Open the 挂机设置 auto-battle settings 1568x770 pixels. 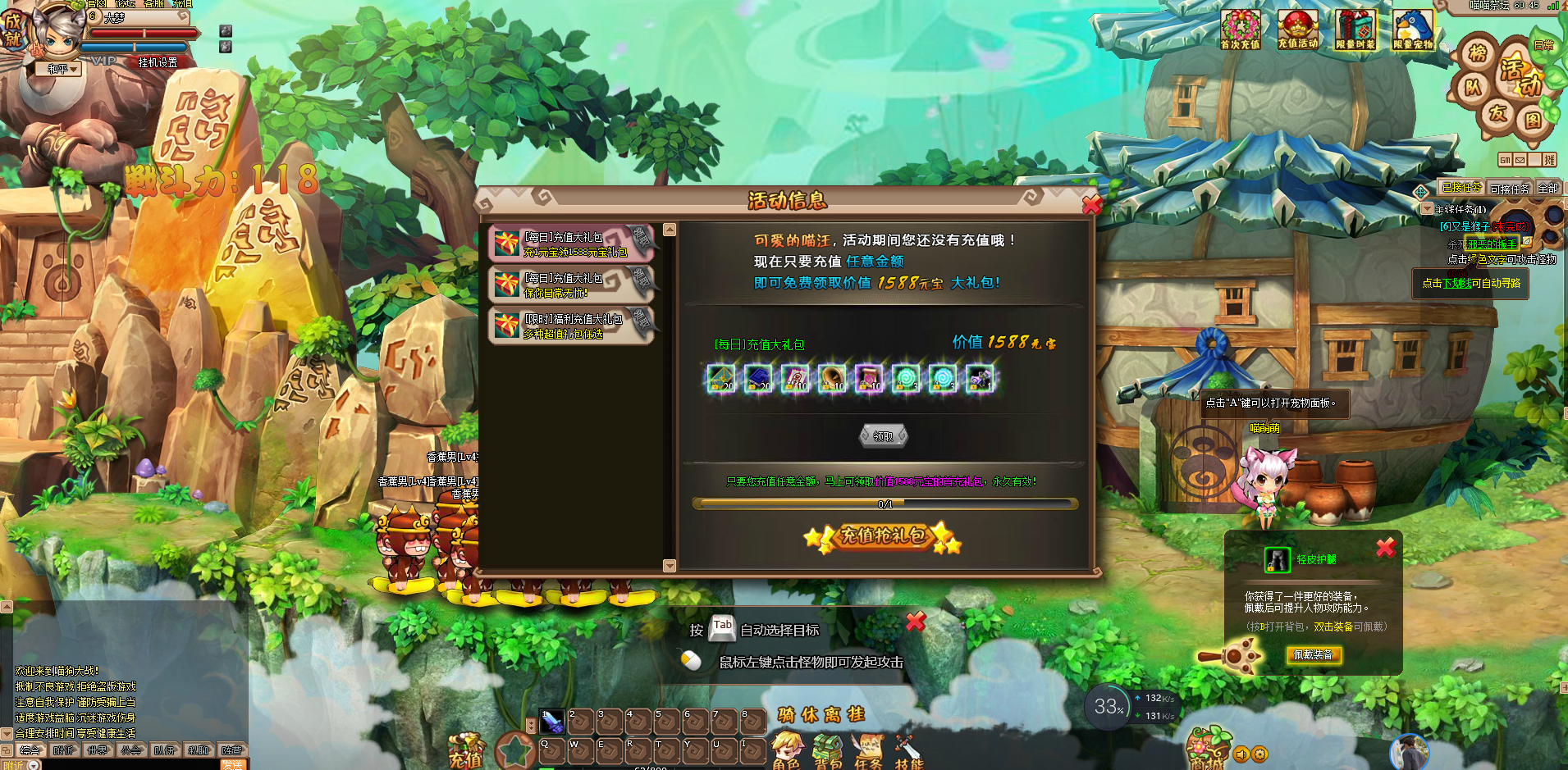click(x=158, y=62)
